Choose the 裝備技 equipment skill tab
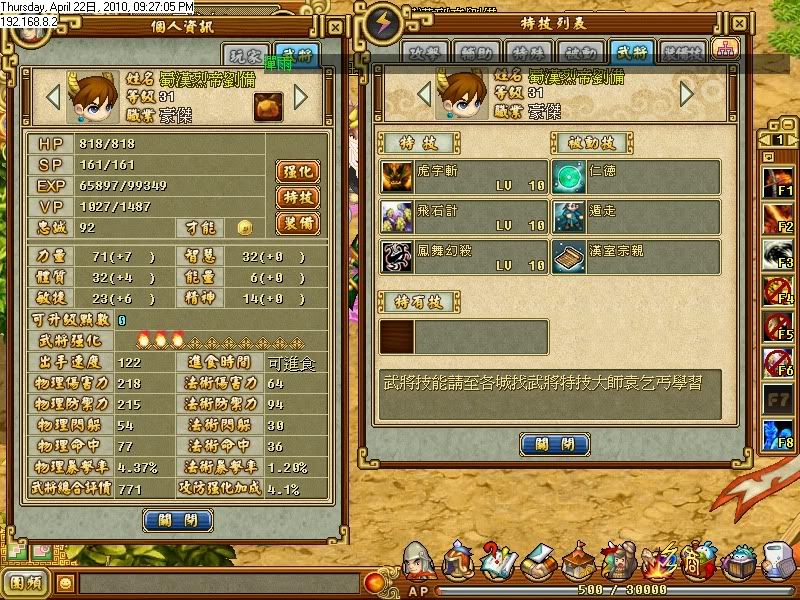 coord(681,53)
